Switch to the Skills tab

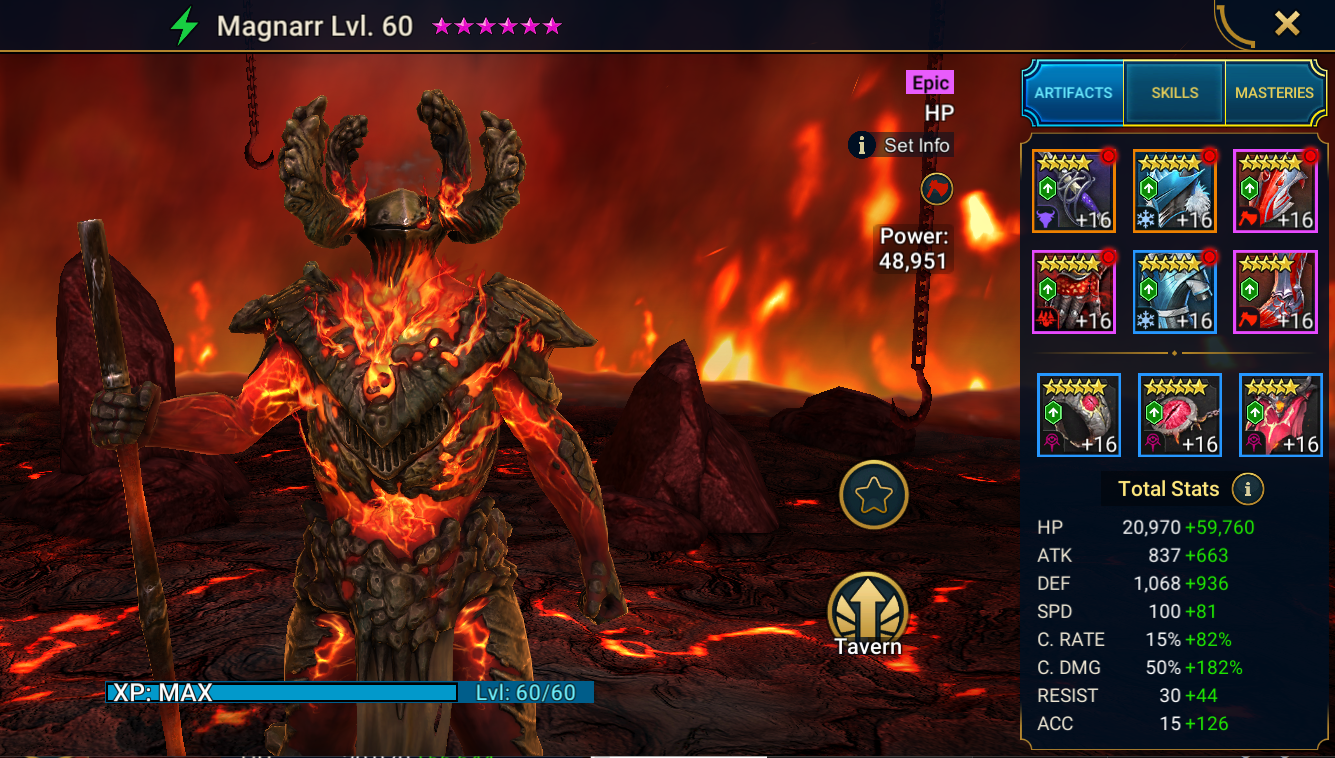(1174, 92)
